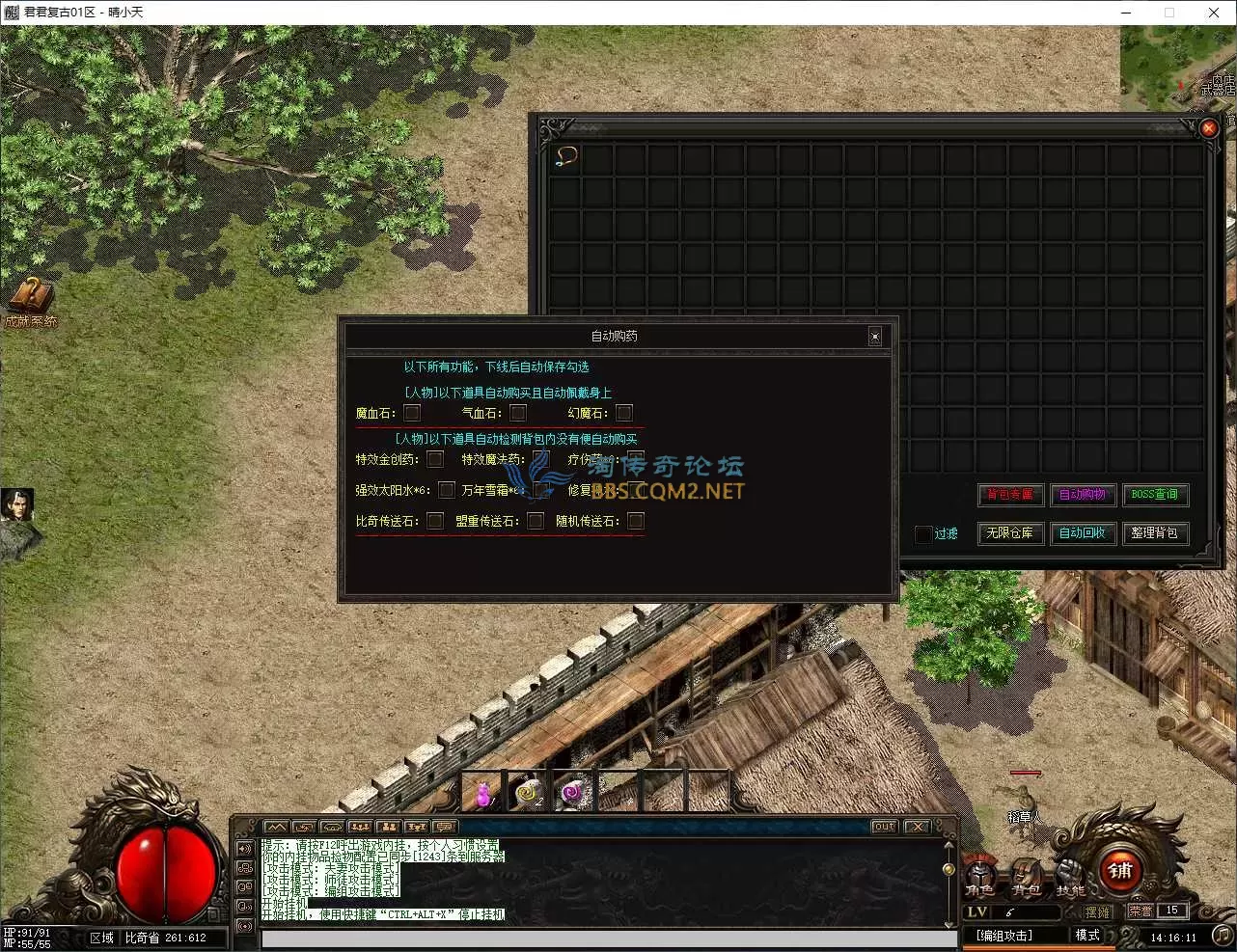Image resolution: width=1237 pixels, height=952 pixels.
Task: Open the 成就系统 achievement book icon
Action: click(31, 298)
